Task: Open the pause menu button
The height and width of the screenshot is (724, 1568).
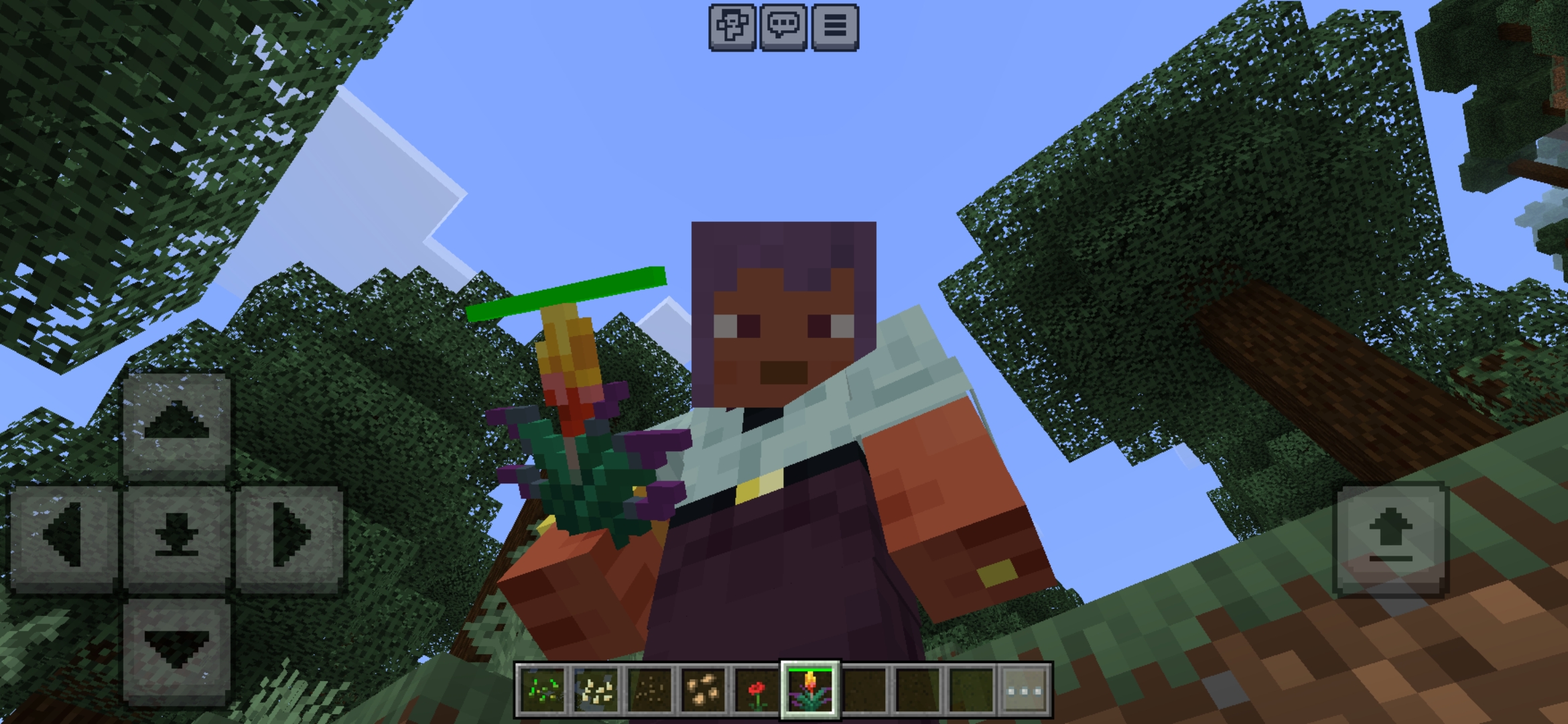Action: click(x=834, y=27)
